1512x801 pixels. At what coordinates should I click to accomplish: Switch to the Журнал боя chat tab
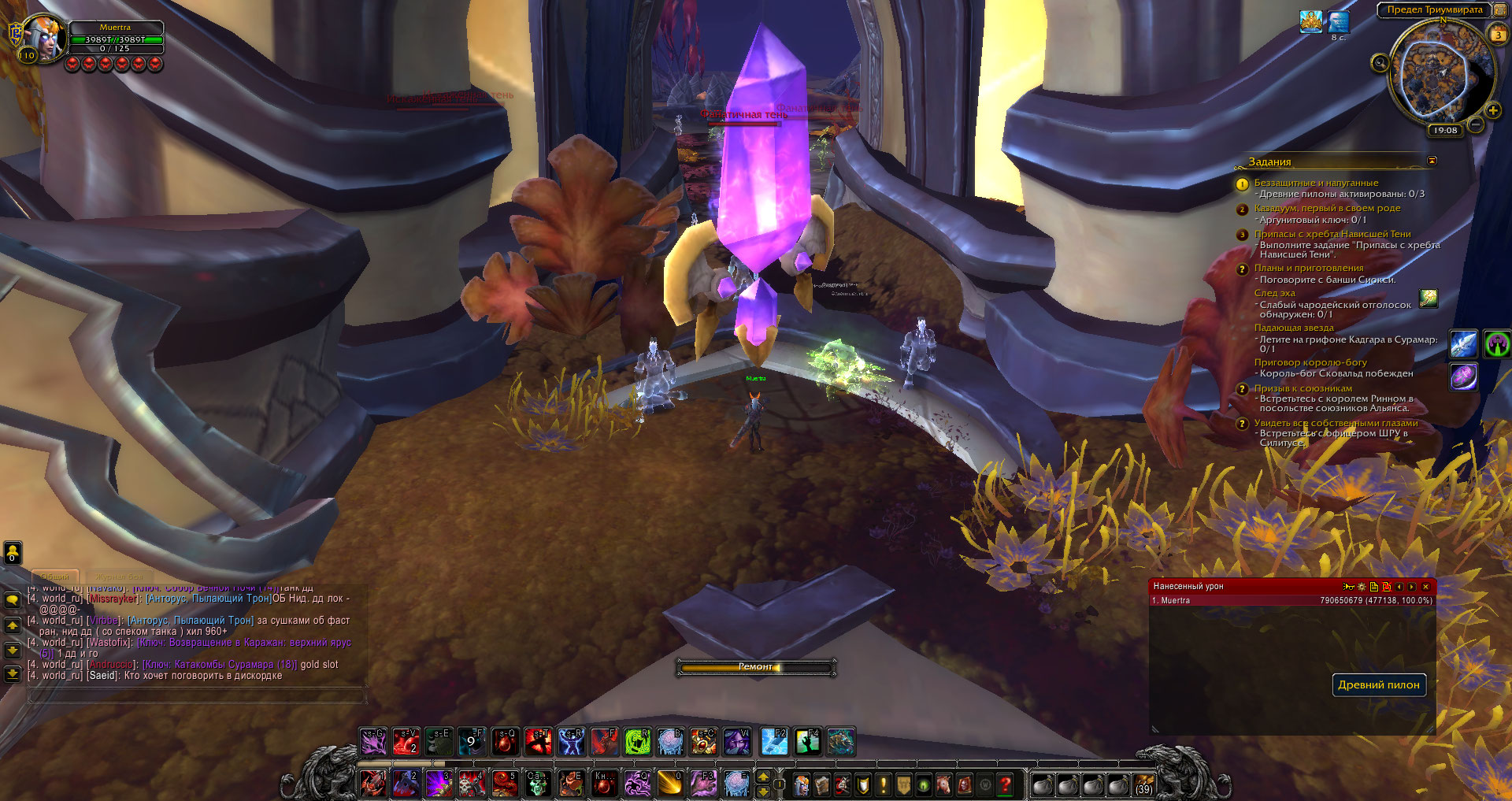click(x=120, y=577)
